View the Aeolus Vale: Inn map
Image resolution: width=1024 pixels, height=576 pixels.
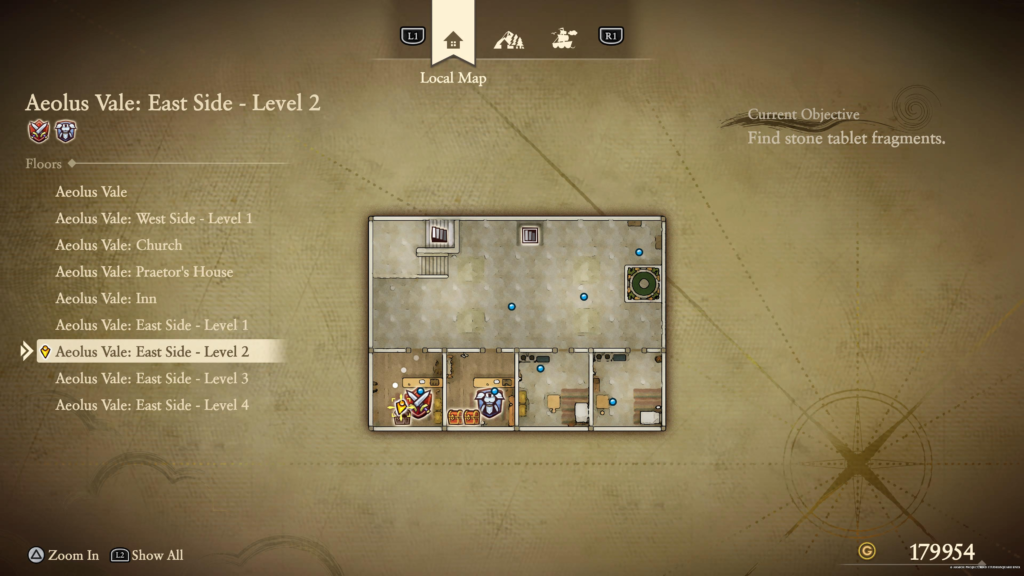106,298
